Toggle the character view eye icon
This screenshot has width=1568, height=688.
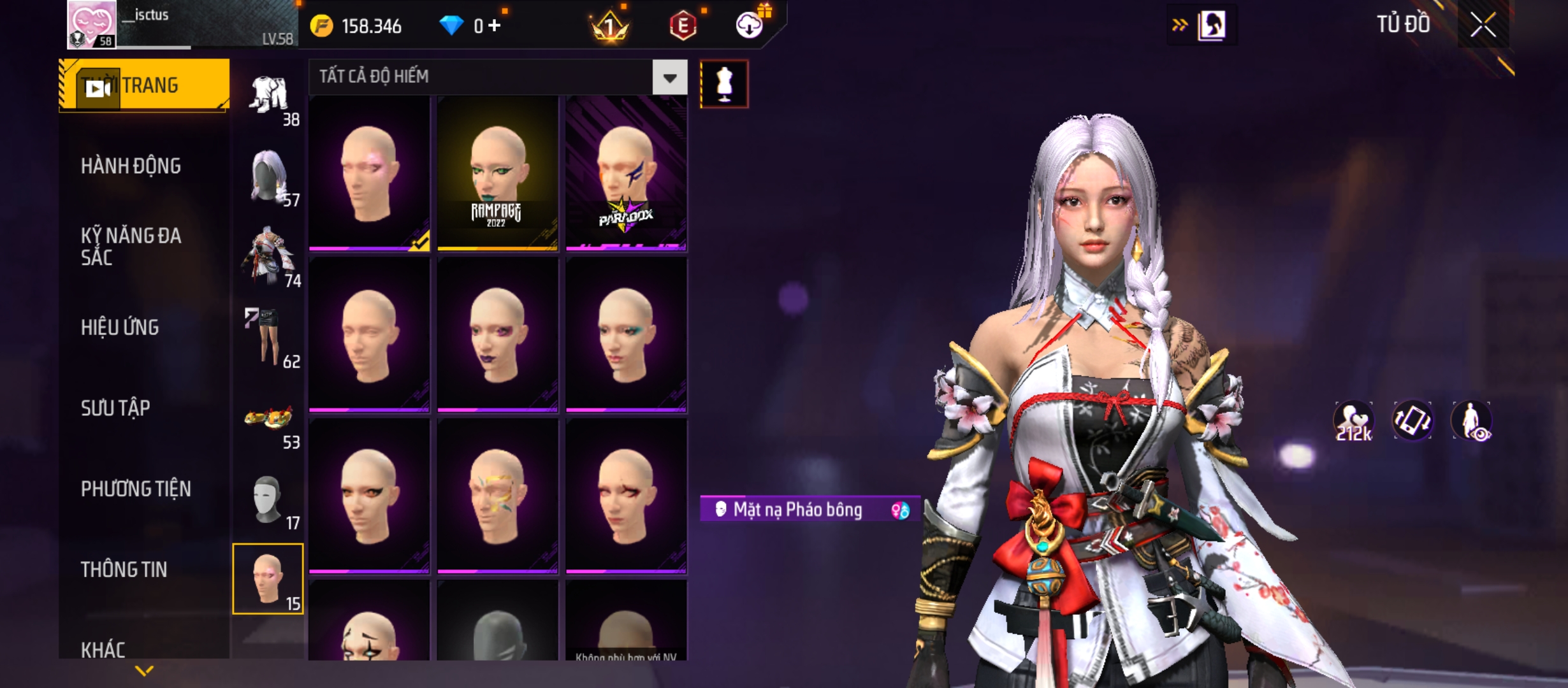pyautogui.click(x=1472, y=421)
